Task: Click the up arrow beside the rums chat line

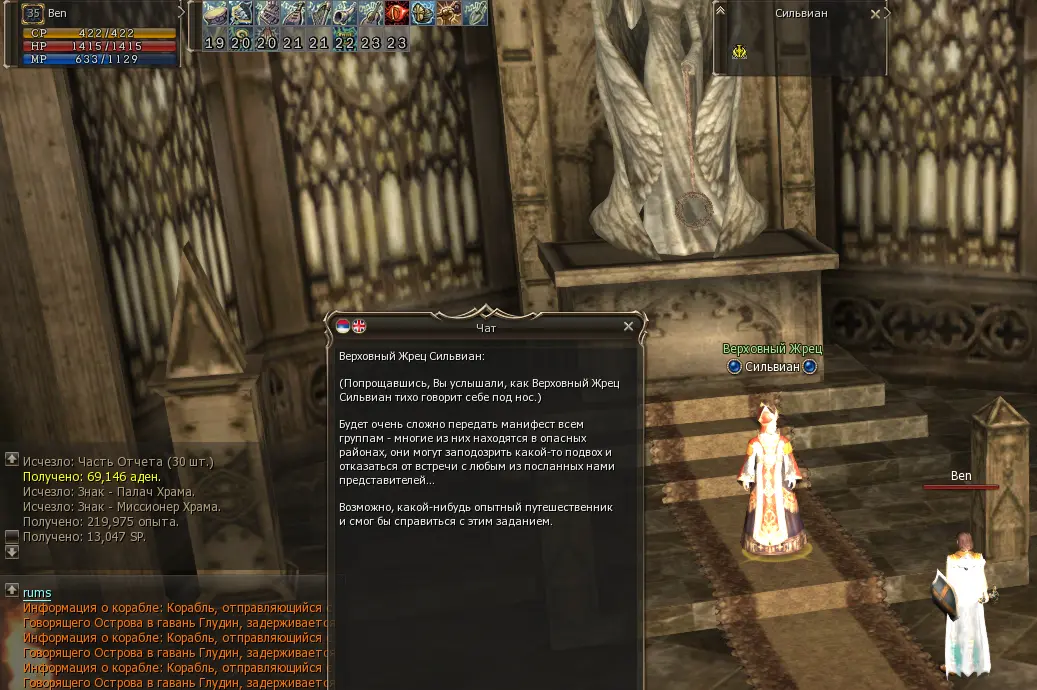Action: 11,589
